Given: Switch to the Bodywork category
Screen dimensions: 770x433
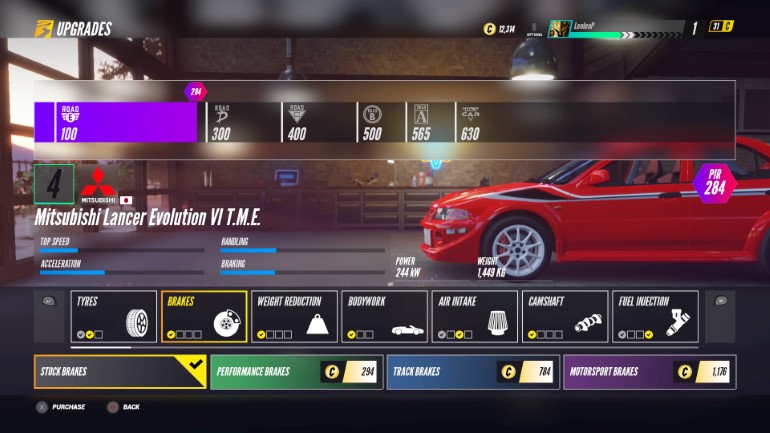Looking at the screenshot, I should 384,316.
